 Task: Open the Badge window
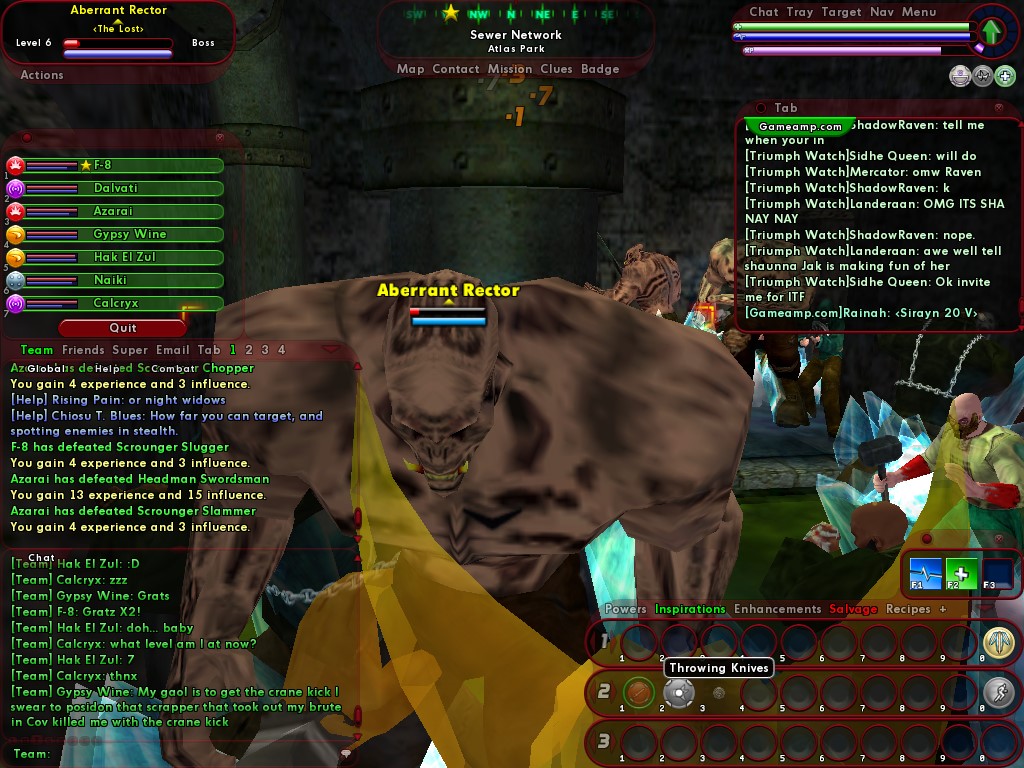pyautogui.click(x=600, y=69)
